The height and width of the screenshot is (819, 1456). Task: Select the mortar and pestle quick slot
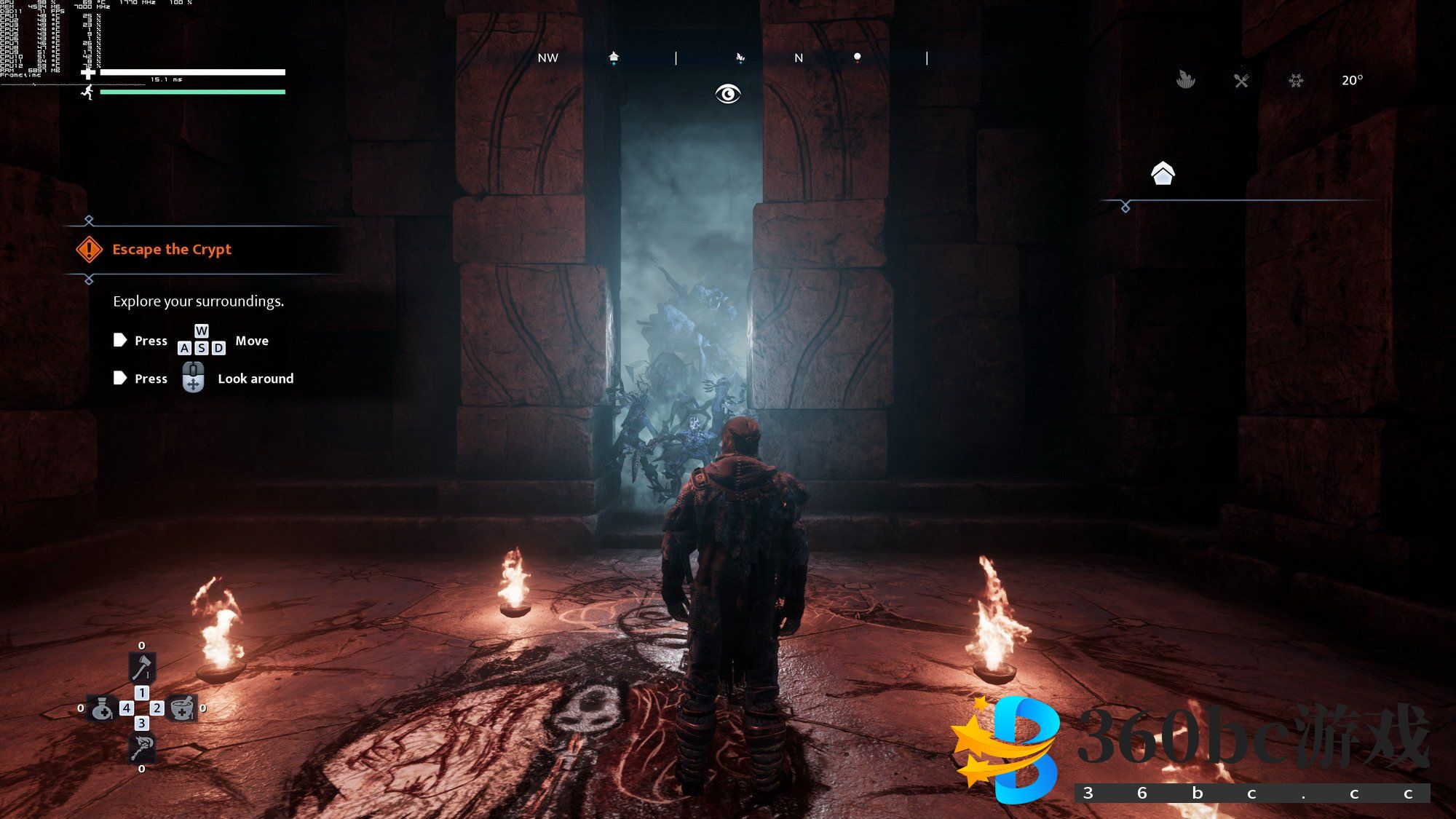[182, 708]
